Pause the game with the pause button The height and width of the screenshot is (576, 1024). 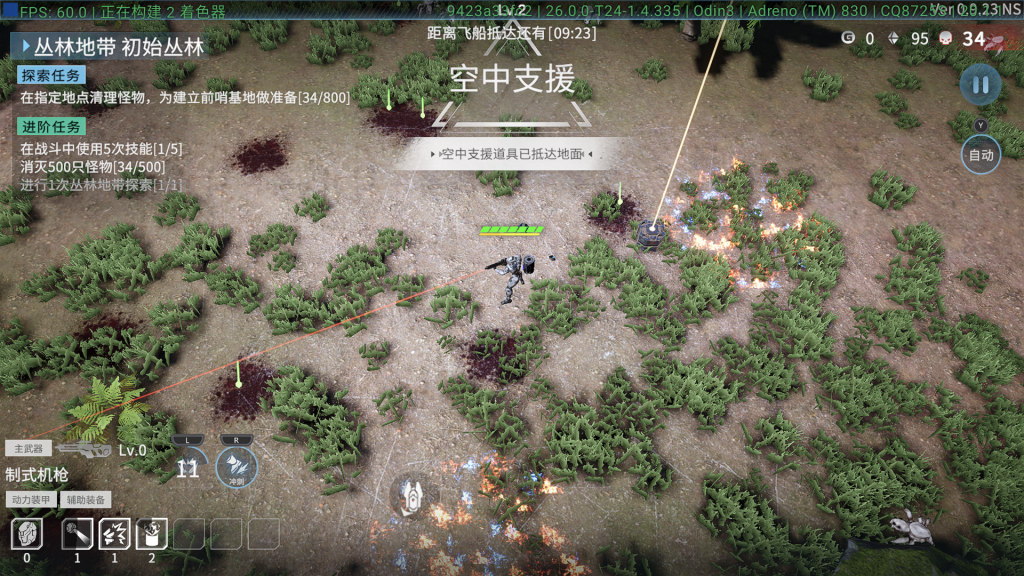tap(980, 85)
